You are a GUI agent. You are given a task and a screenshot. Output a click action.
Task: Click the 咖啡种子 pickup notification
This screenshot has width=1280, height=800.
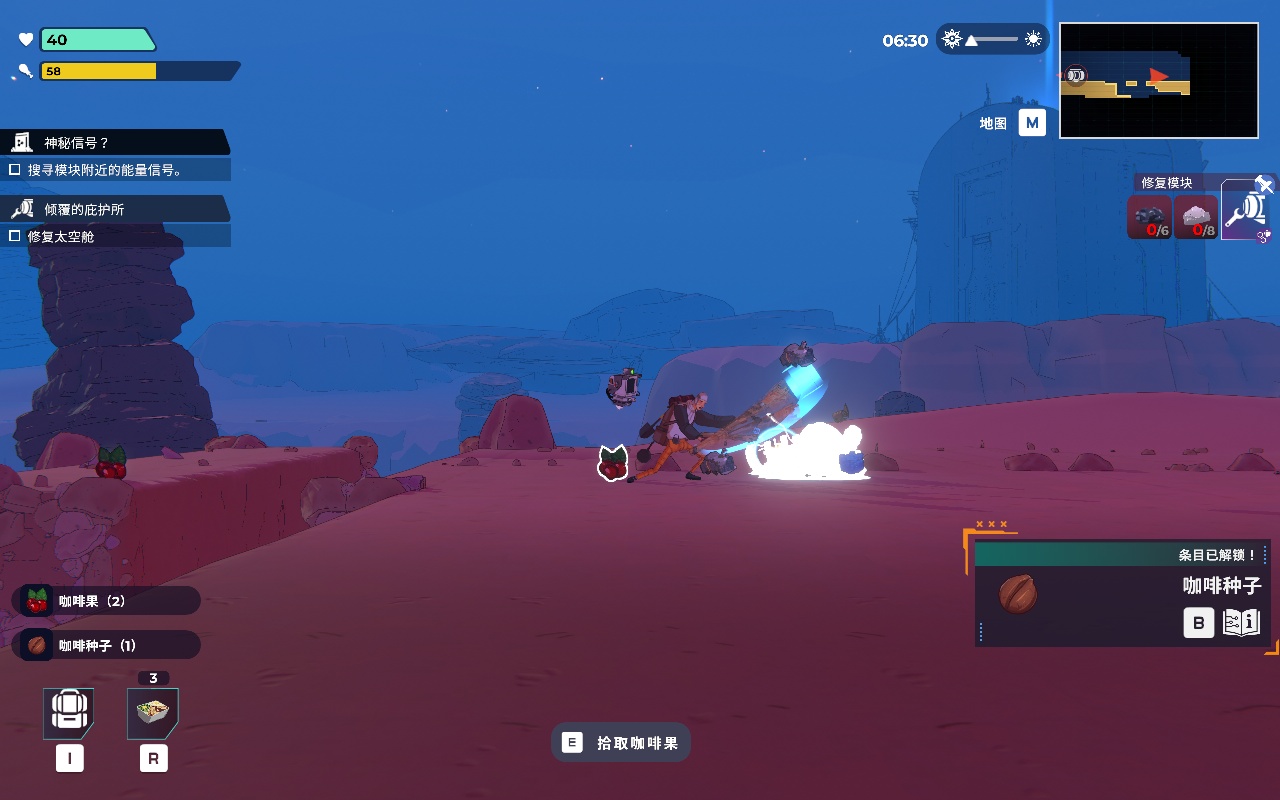coord(110,645)
